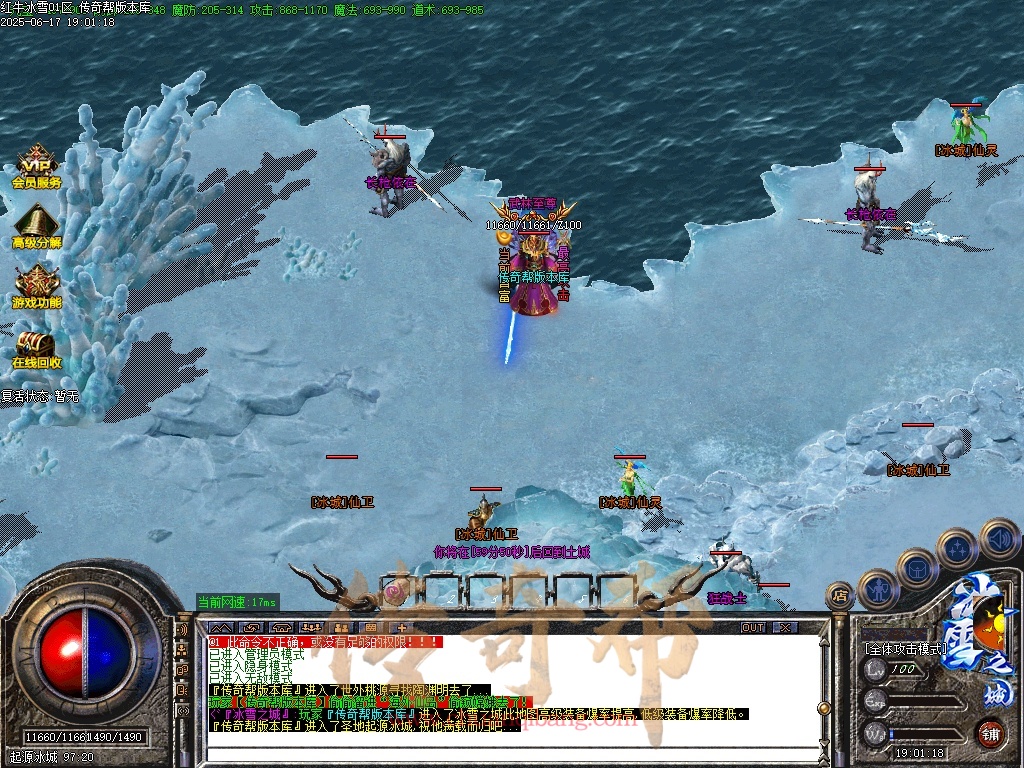Click the OUT button above chat
This screenshot has width=1024, height=768.
pyautogui.click(x=753, y=627)
